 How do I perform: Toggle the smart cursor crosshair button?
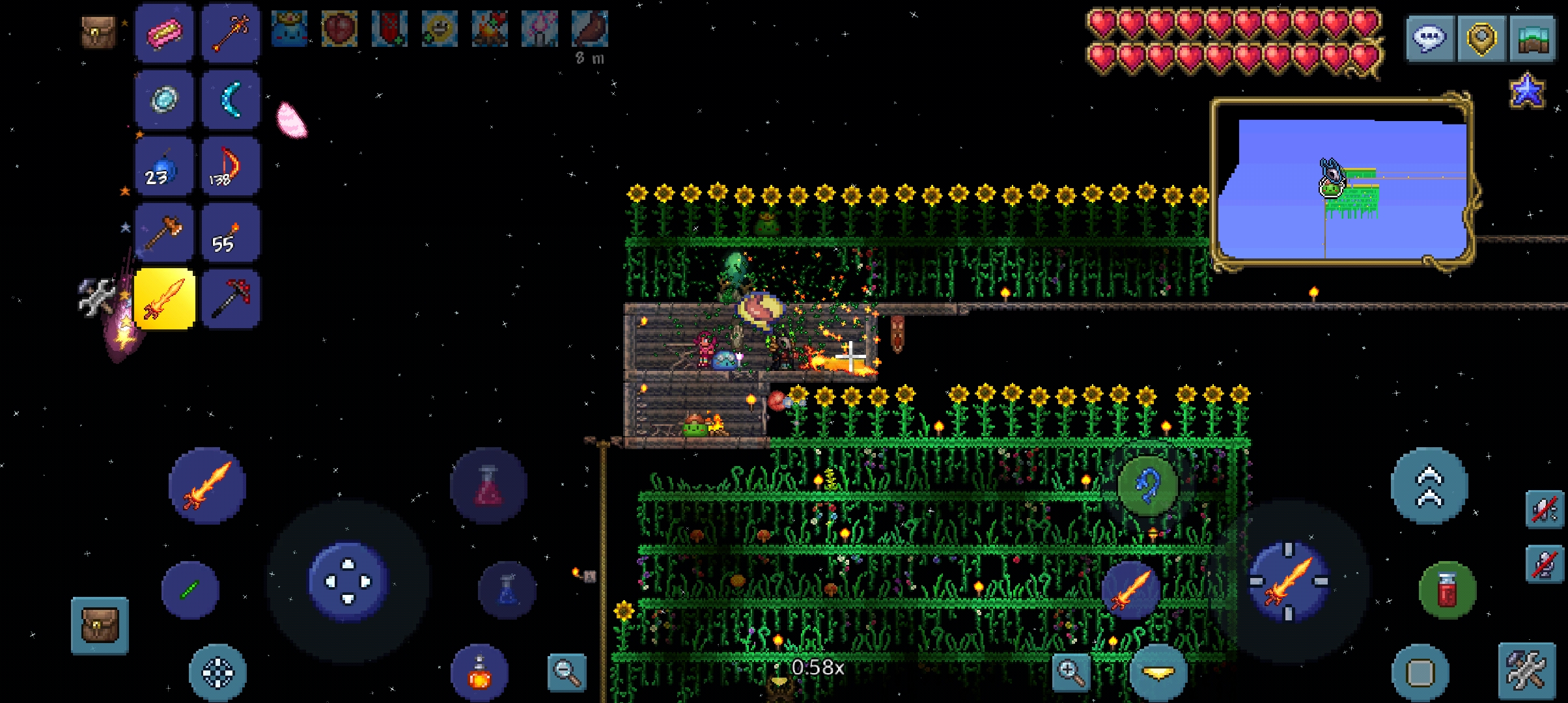[x=217, y=672]
